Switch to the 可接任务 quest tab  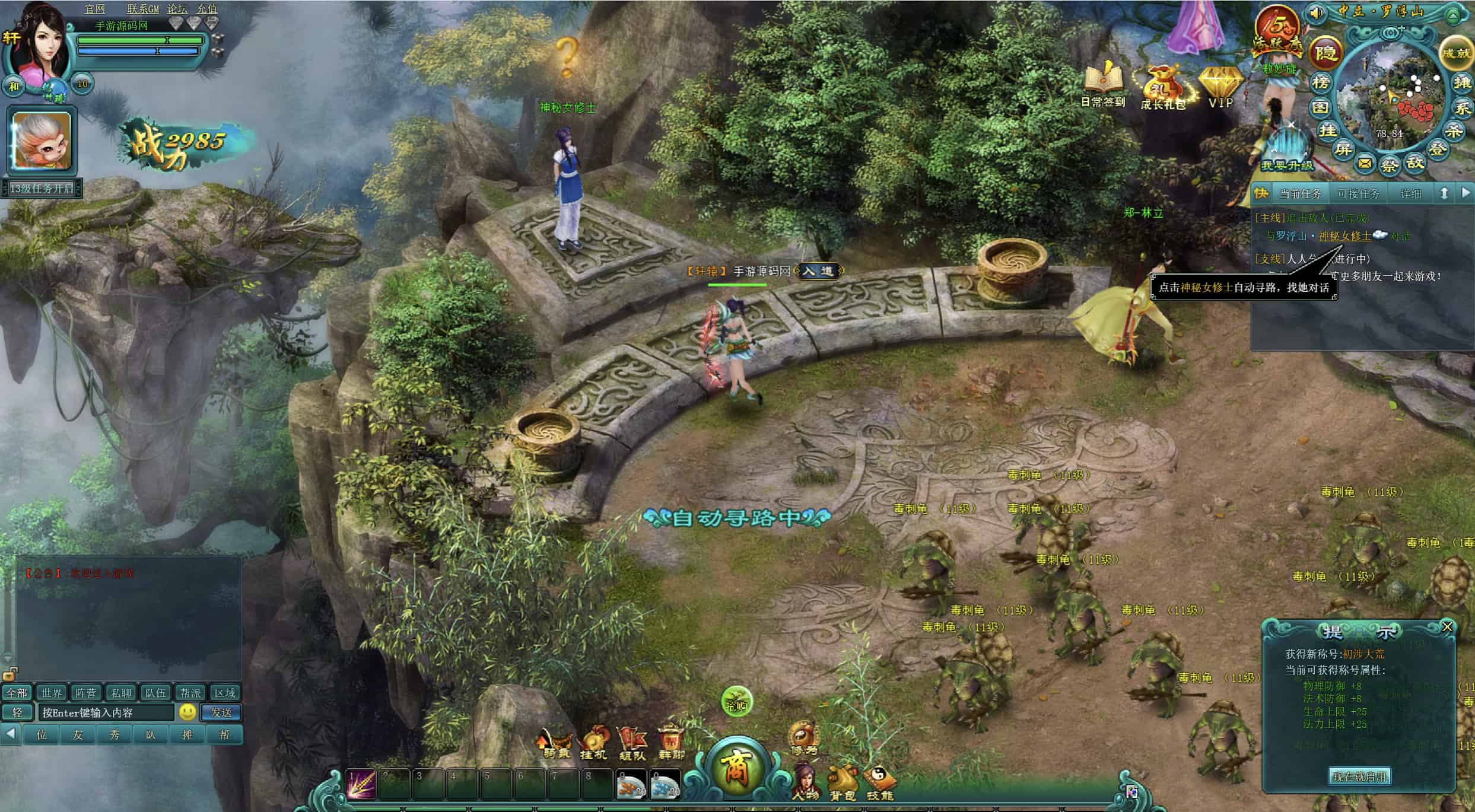[x=1359, y=194]
